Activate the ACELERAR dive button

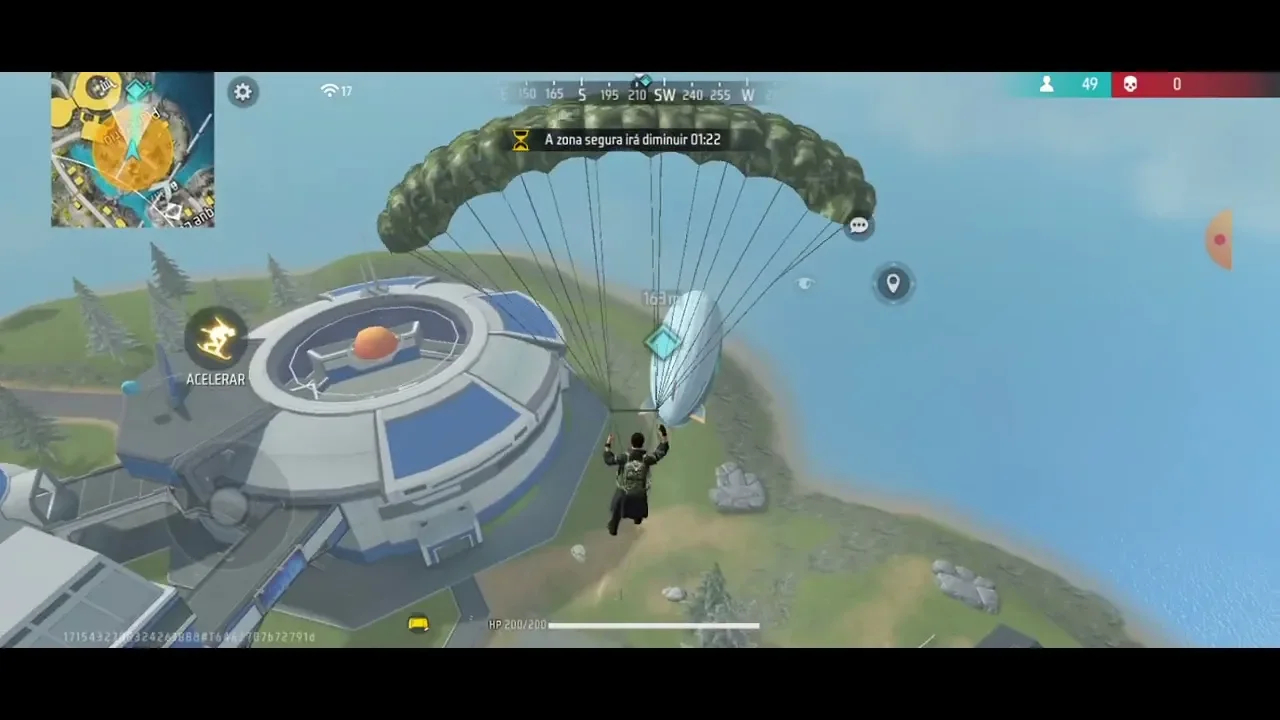[x=216, y=339]
